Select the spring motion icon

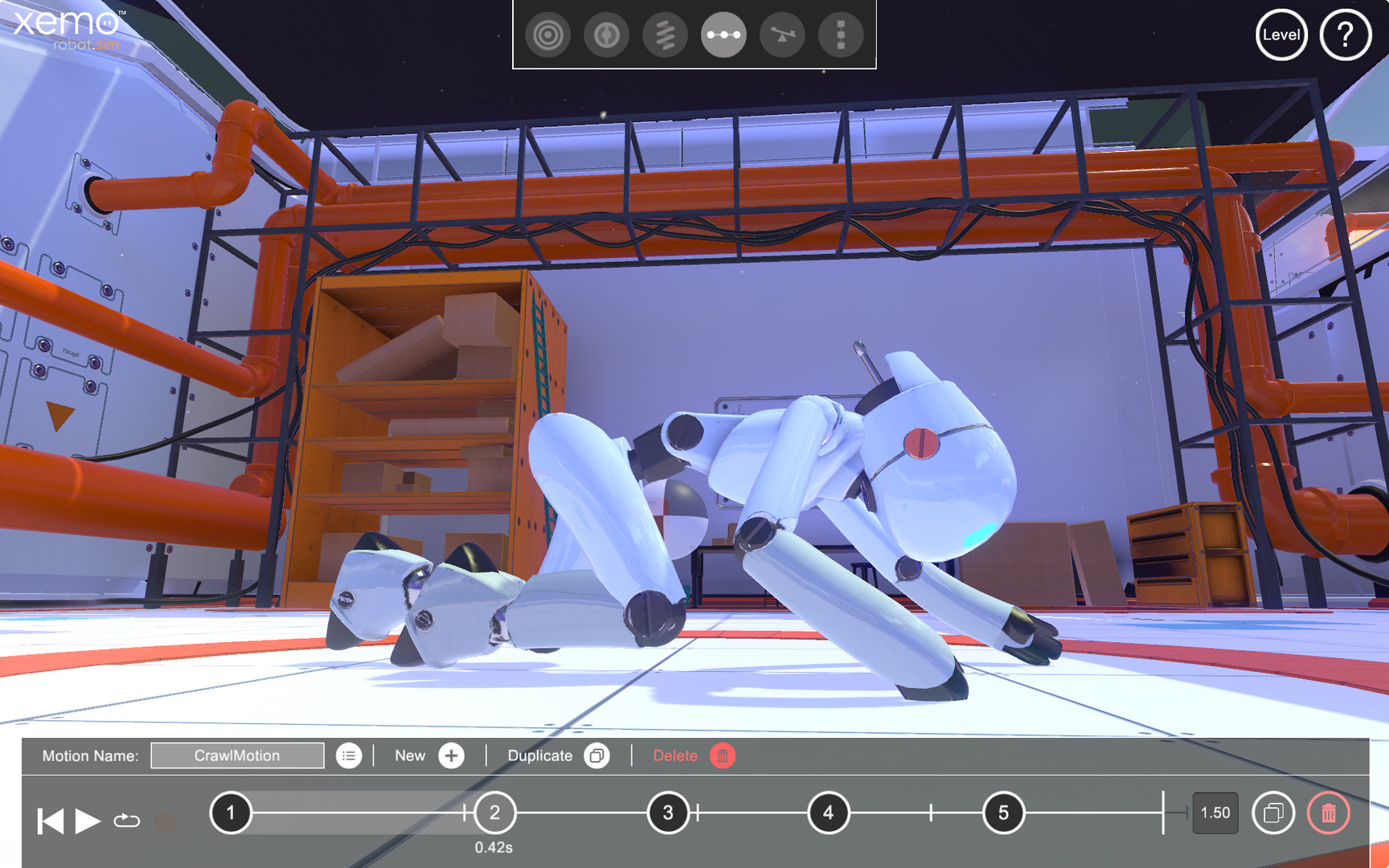point(666,35)
